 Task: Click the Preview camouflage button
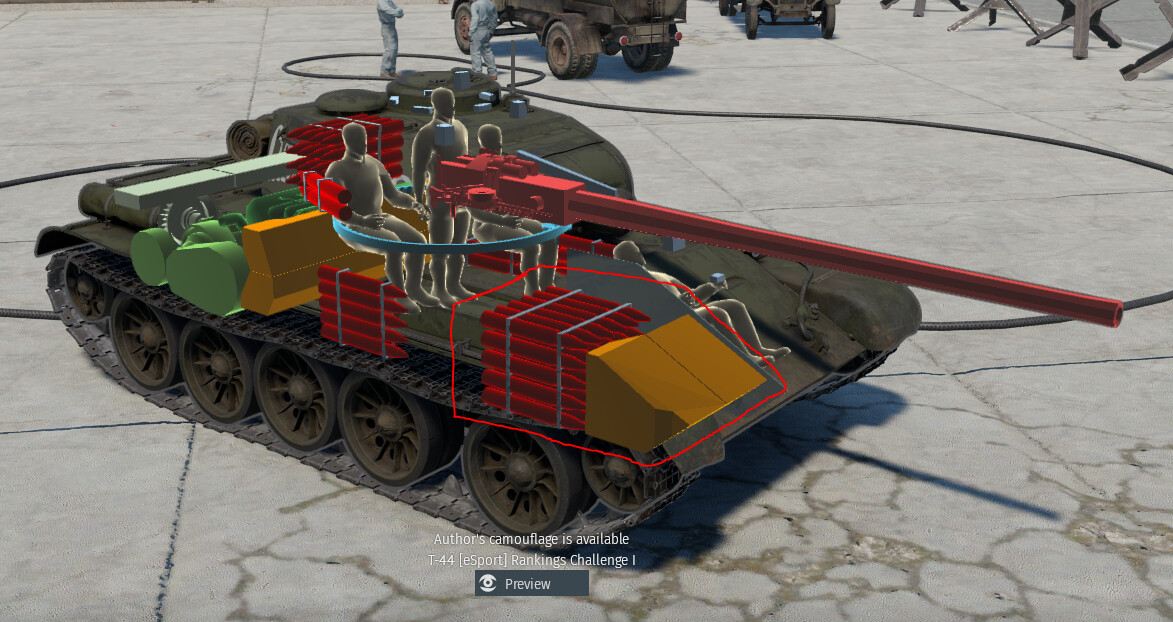pyautogui.click(x=531, y=584)
